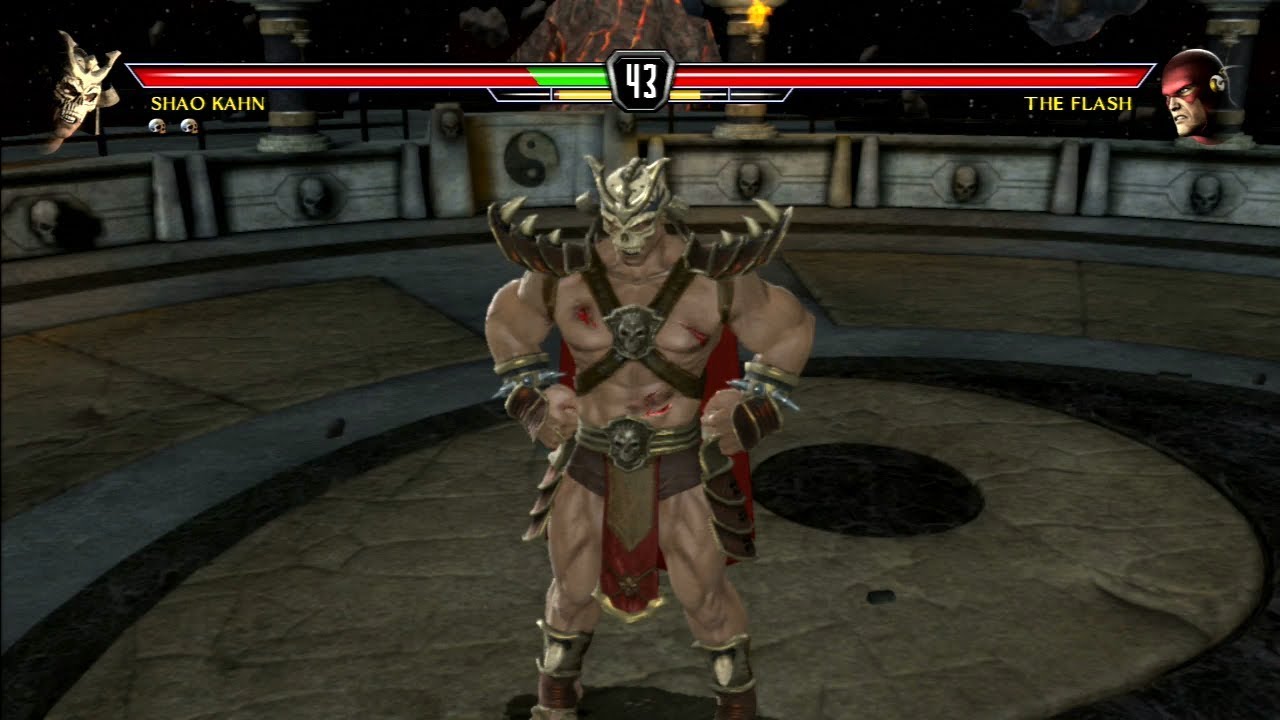Toggle Shao Kahn's green super meter segment
The image size is (1280, 720).
click(570, 76)
